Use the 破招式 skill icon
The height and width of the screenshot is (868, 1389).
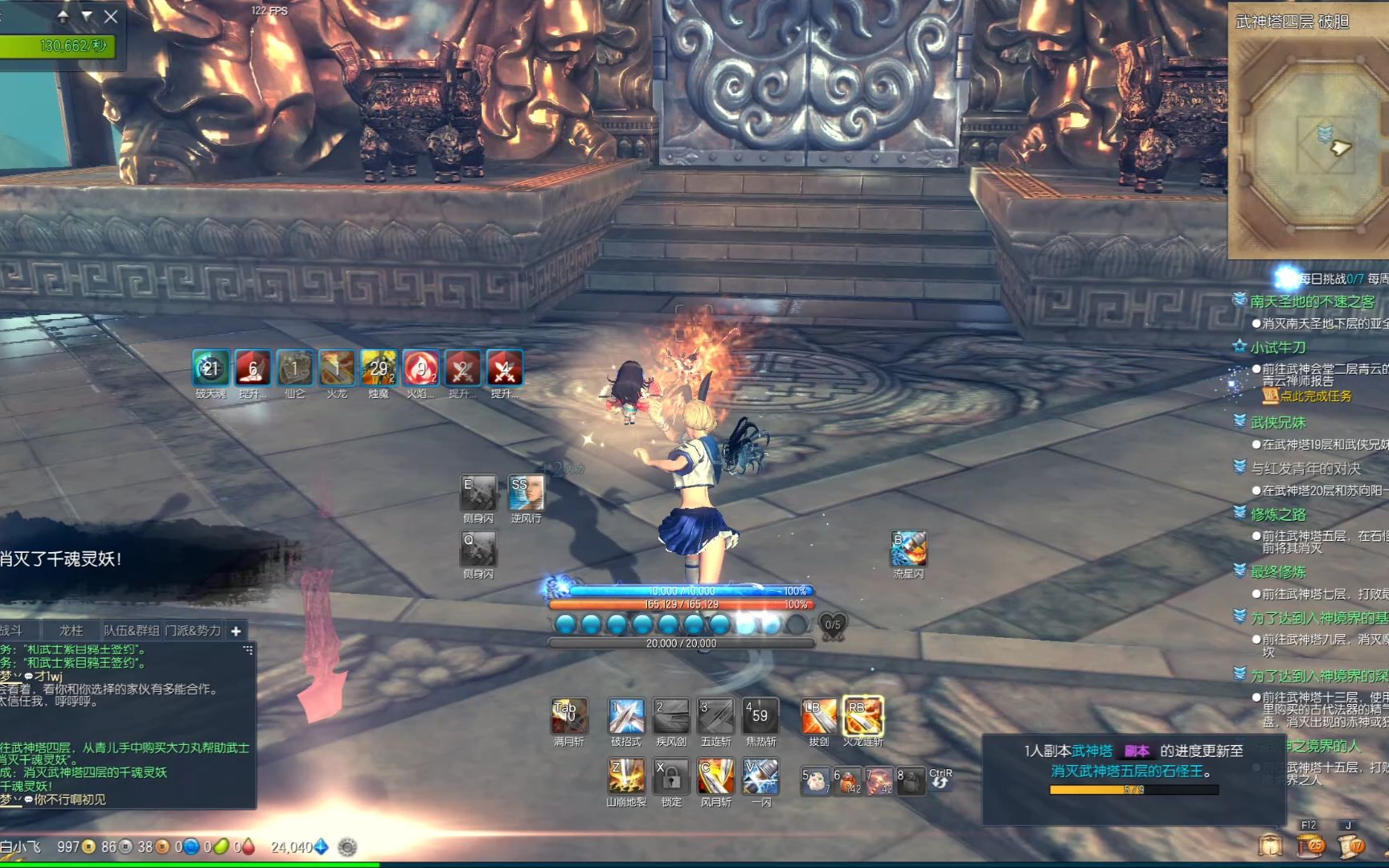coord(626,716)
